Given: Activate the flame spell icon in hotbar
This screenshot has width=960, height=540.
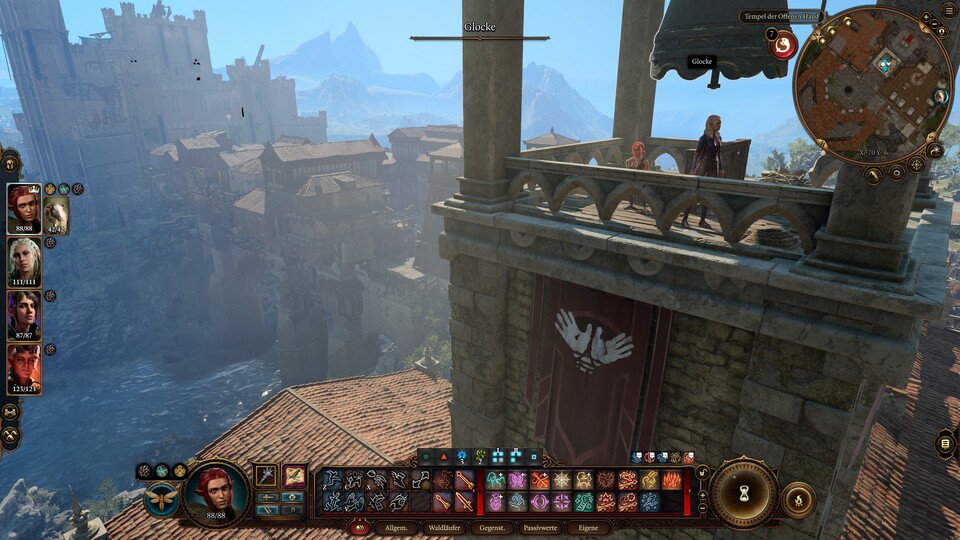Looking at the screenshot, I should (x=671, y=481).
